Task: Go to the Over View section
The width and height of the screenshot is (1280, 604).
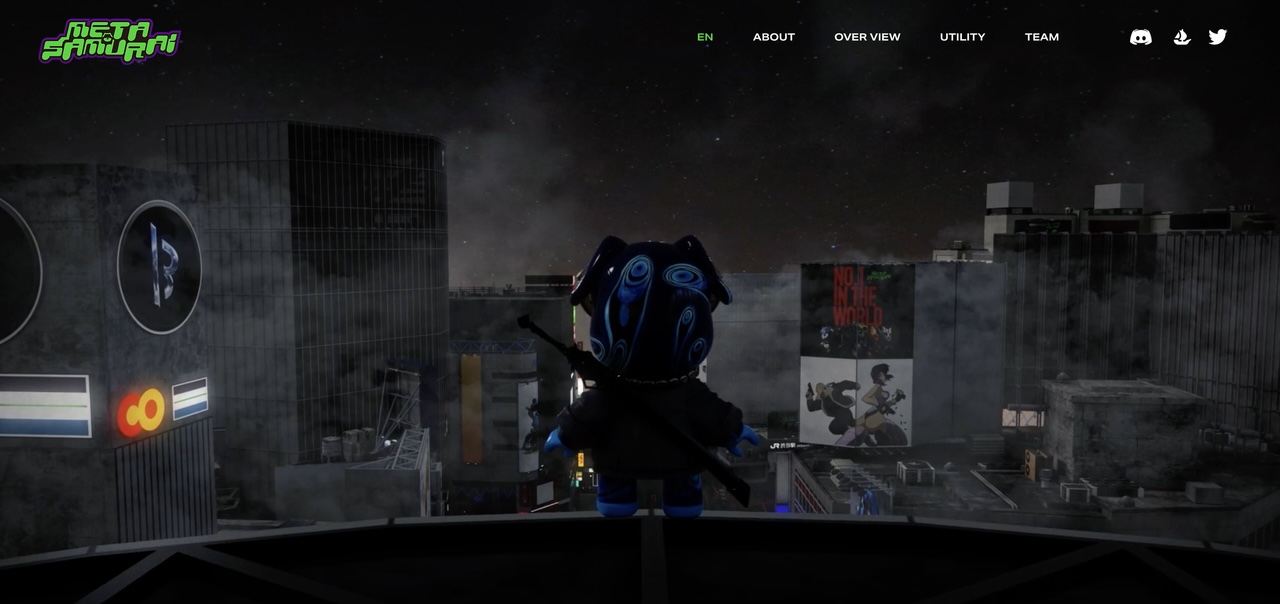Action: [867, 37]
